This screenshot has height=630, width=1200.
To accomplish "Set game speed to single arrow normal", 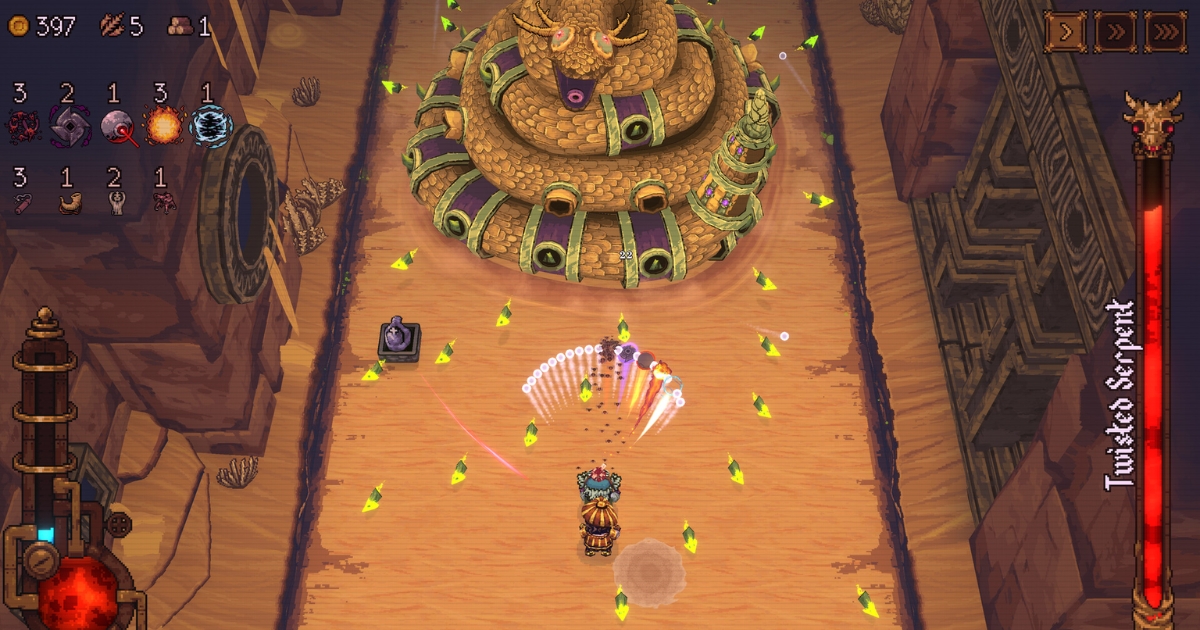I will pyautogui.click(x=1066, y=32).
